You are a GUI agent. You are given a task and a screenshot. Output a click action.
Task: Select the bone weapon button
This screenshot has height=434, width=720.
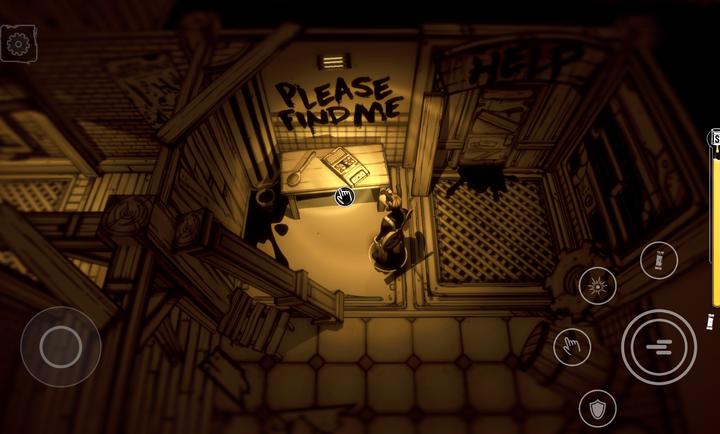click(x=659, y=261)
